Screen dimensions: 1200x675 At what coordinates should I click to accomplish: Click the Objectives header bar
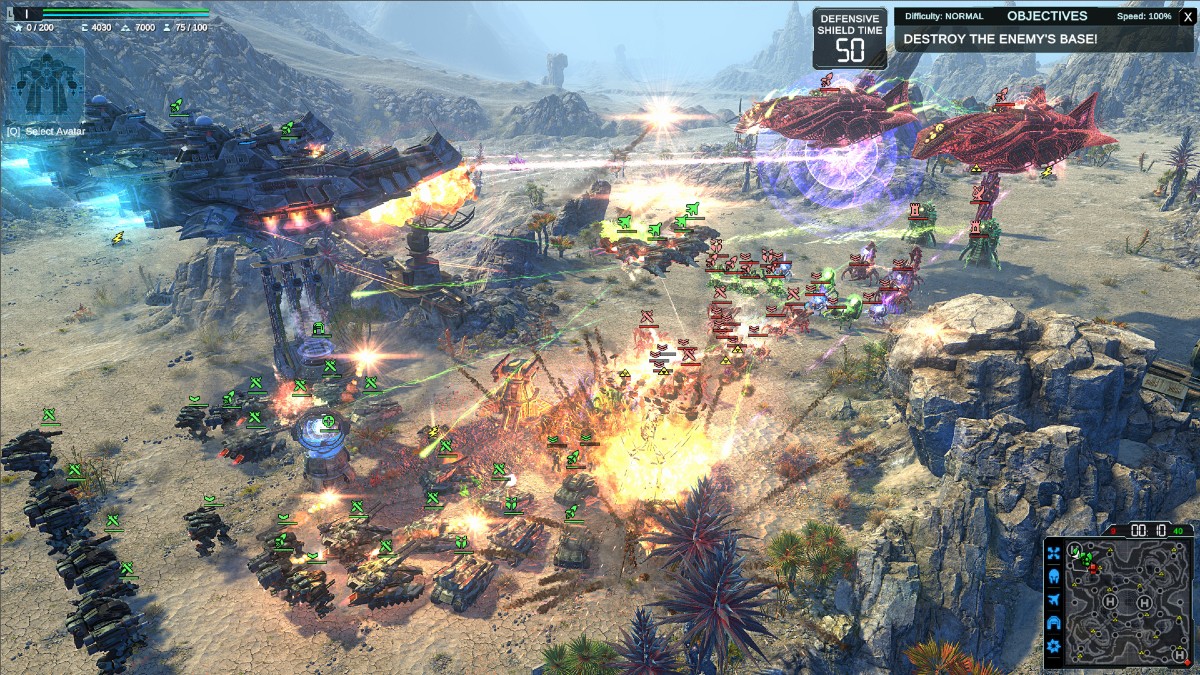1046,16
